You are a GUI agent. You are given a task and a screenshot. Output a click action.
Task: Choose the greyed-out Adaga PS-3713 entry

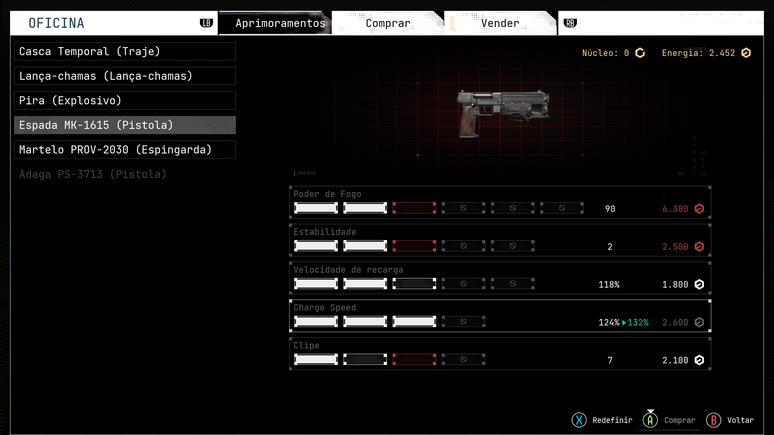(x=93, y=174)
